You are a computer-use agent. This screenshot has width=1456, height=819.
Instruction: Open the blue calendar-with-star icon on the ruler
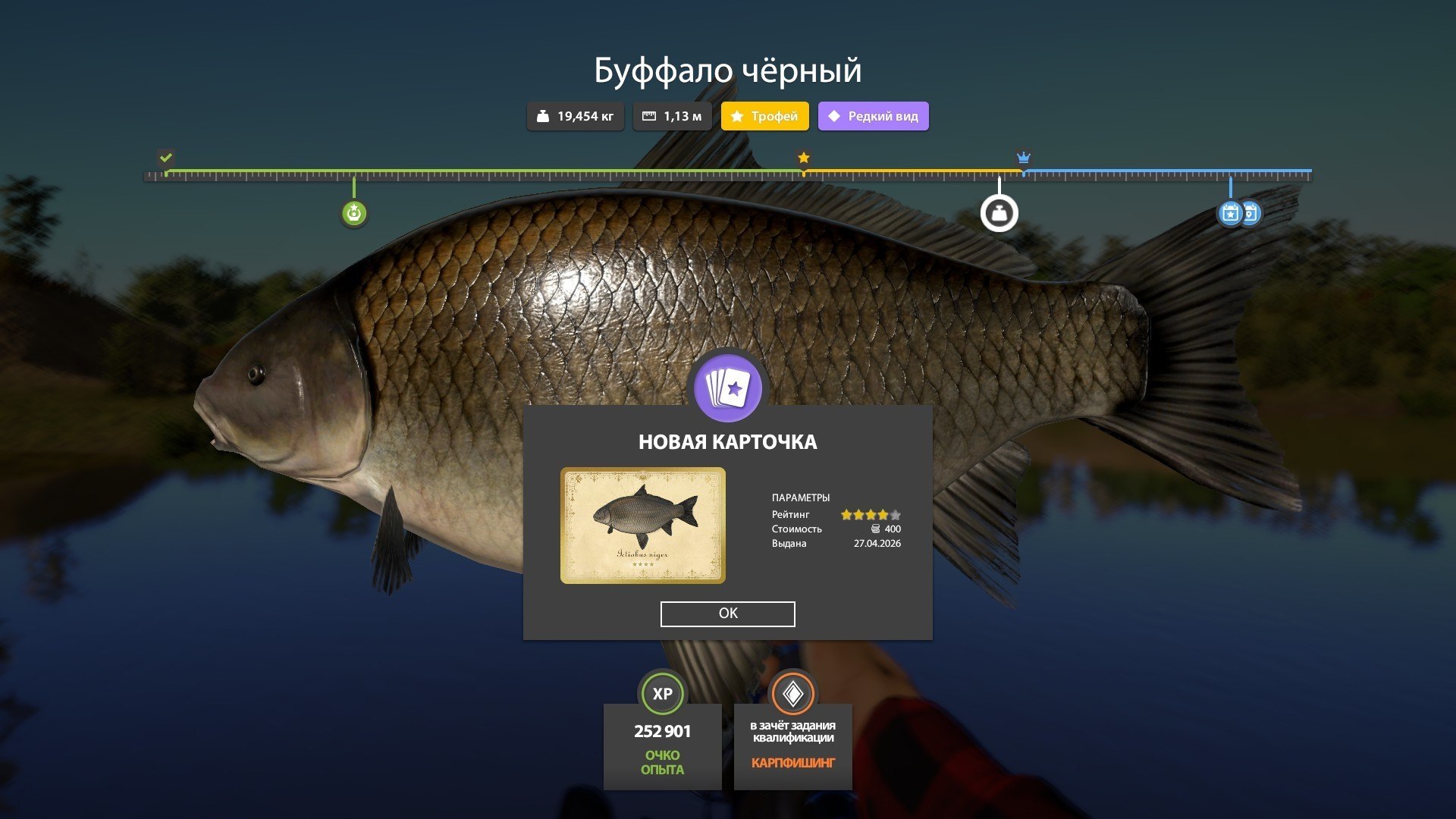tap(1230, 213)
